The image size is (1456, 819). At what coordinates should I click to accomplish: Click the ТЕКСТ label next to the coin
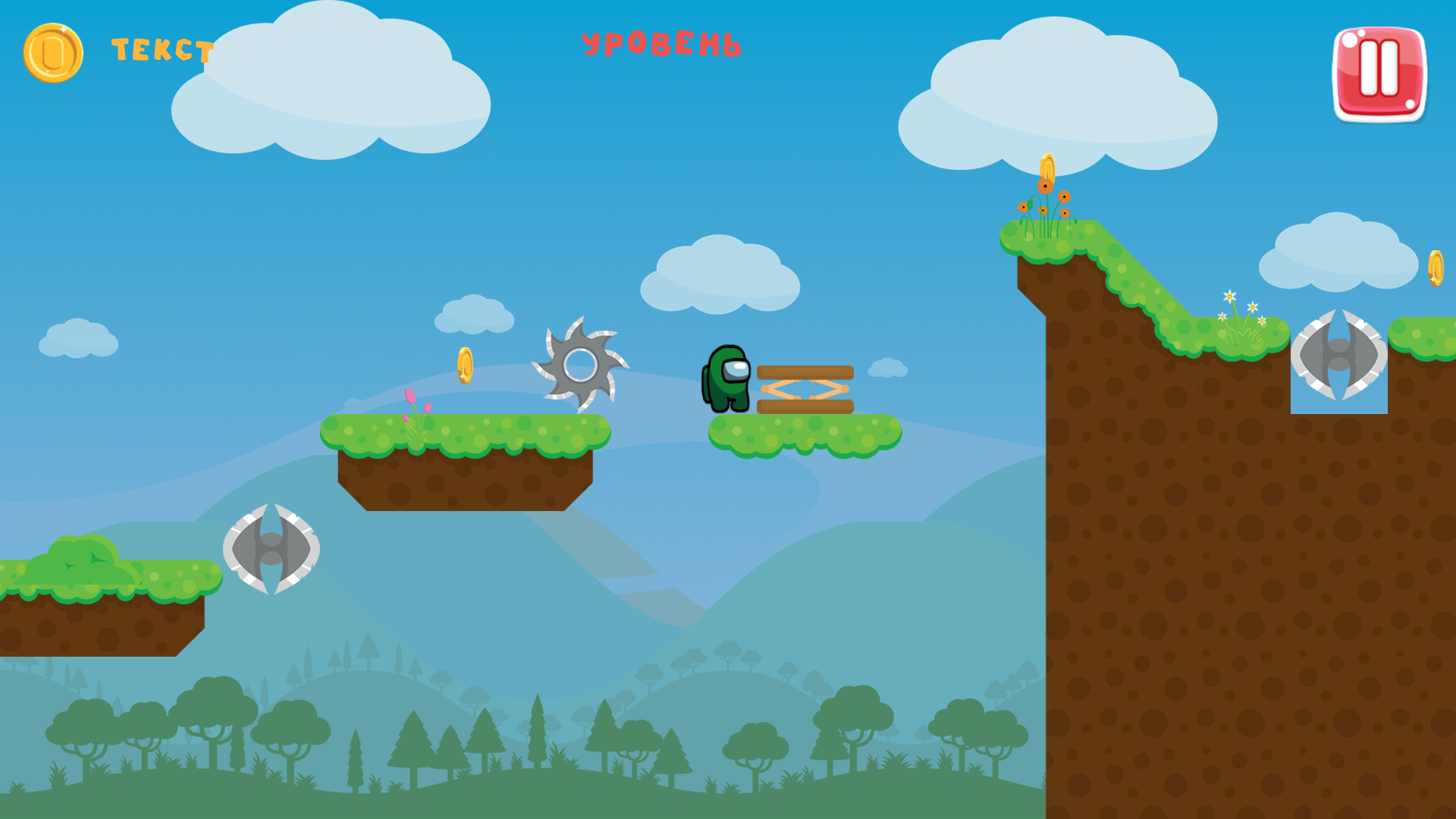(161, 51)
